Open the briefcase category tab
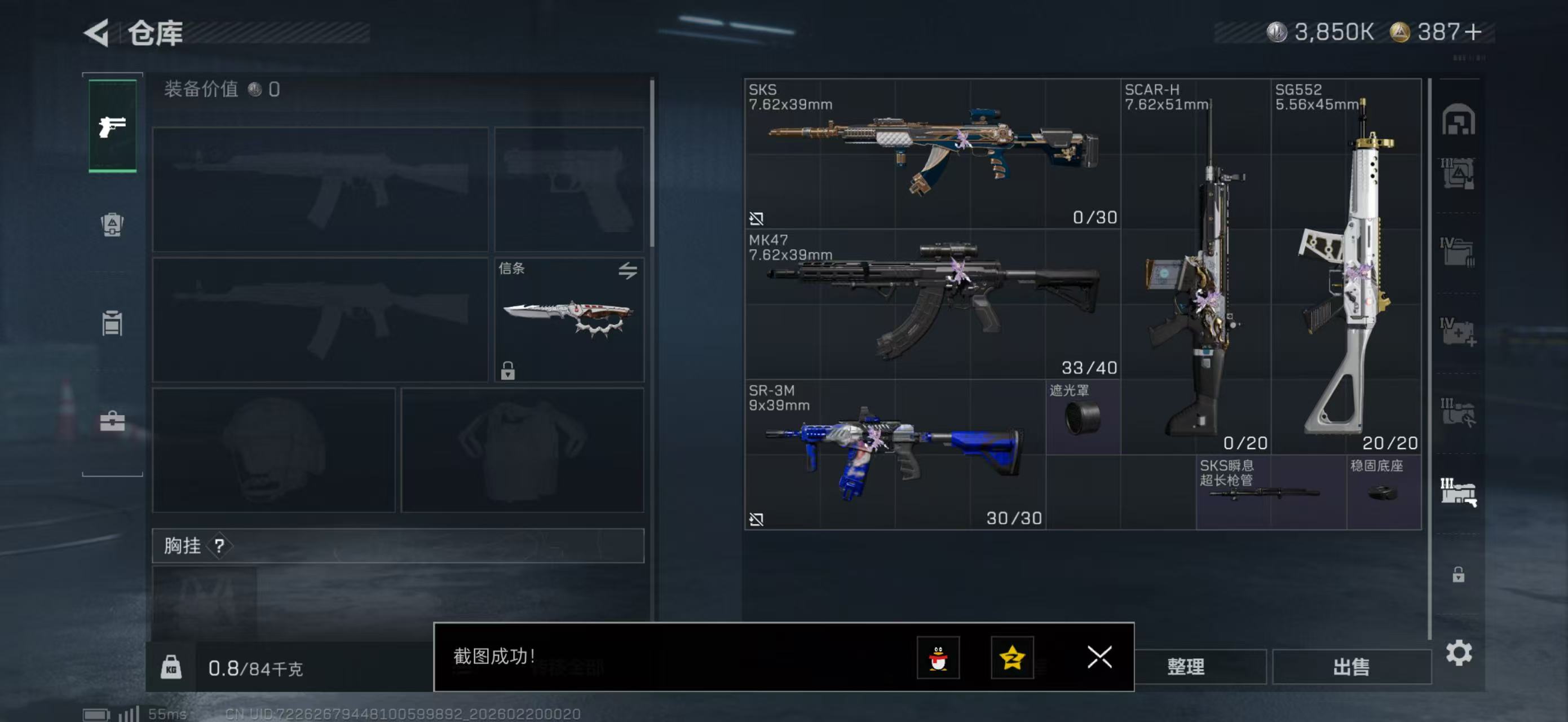 (x=112, y=421)
